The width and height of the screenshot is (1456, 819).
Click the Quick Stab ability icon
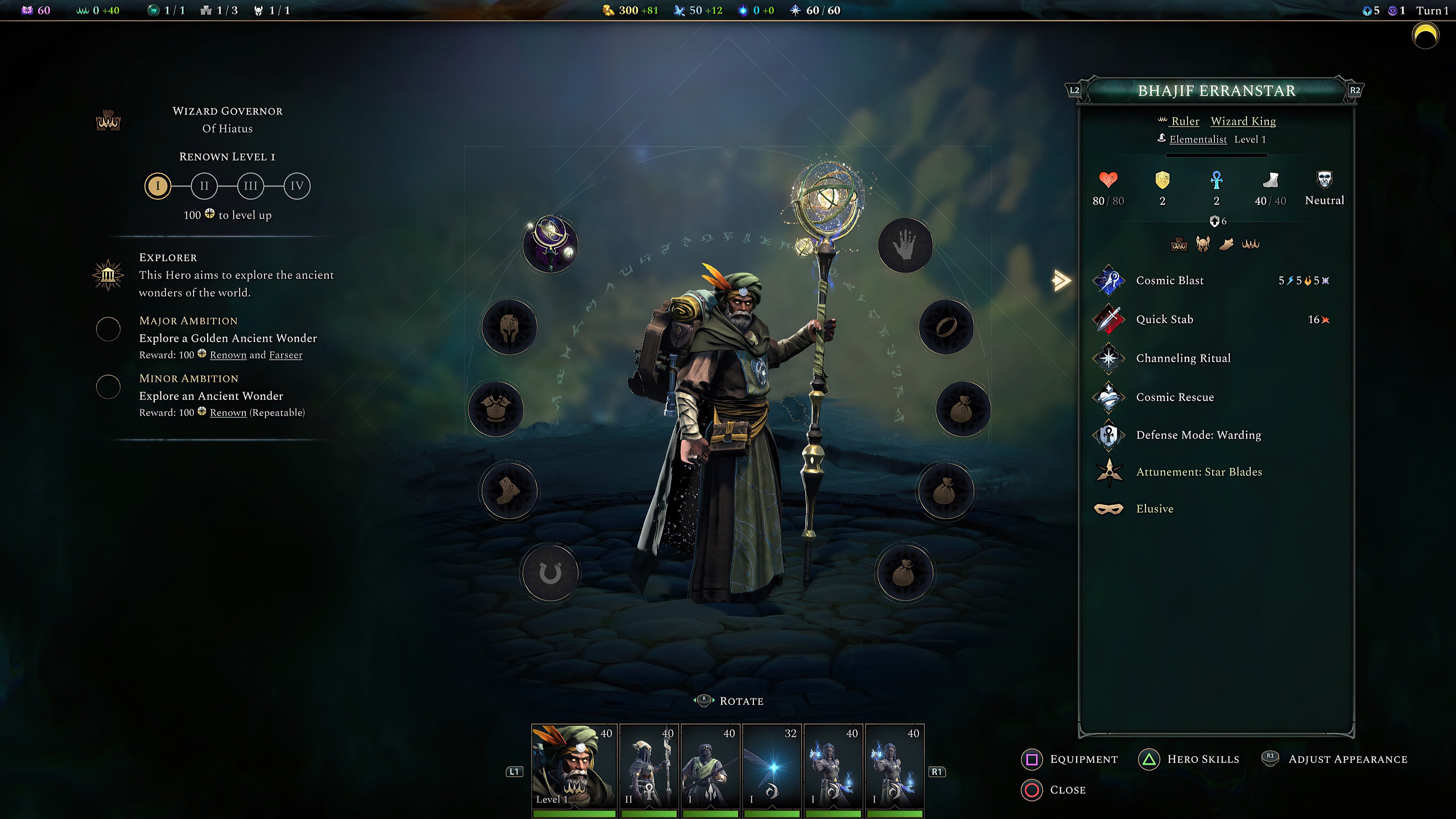pos(1109,319)
